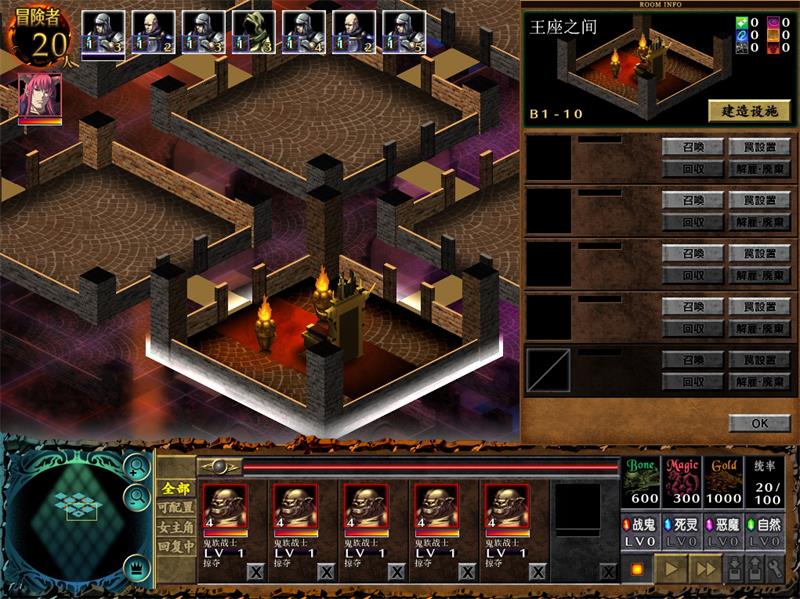This screenshot has height=599, width=800.
Task: Activate the fast-forward double arrow button
Action: (707, 570)
